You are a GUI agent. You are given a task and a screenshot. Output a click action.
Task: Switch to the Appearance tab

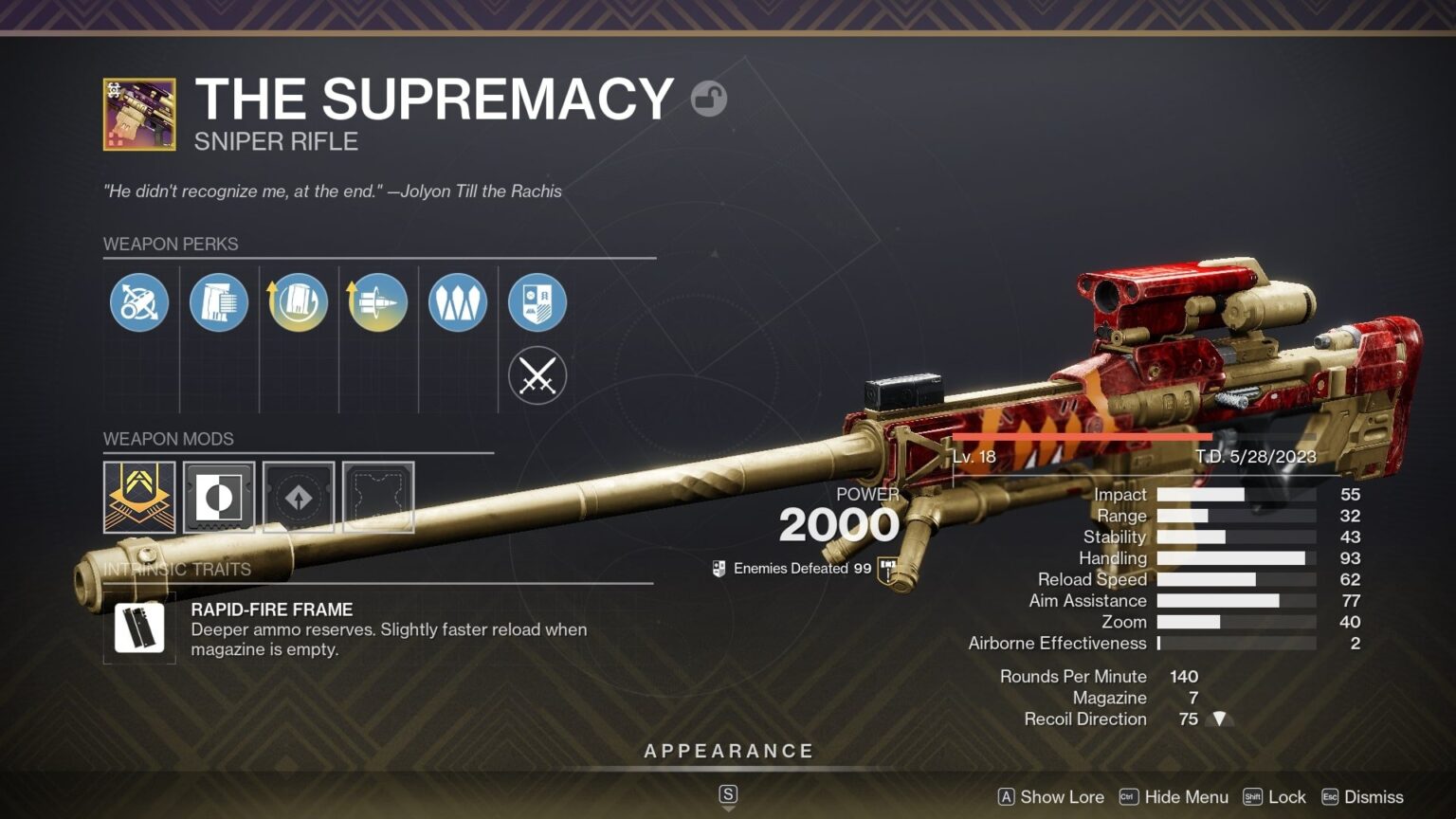click(x=728, y=750)
